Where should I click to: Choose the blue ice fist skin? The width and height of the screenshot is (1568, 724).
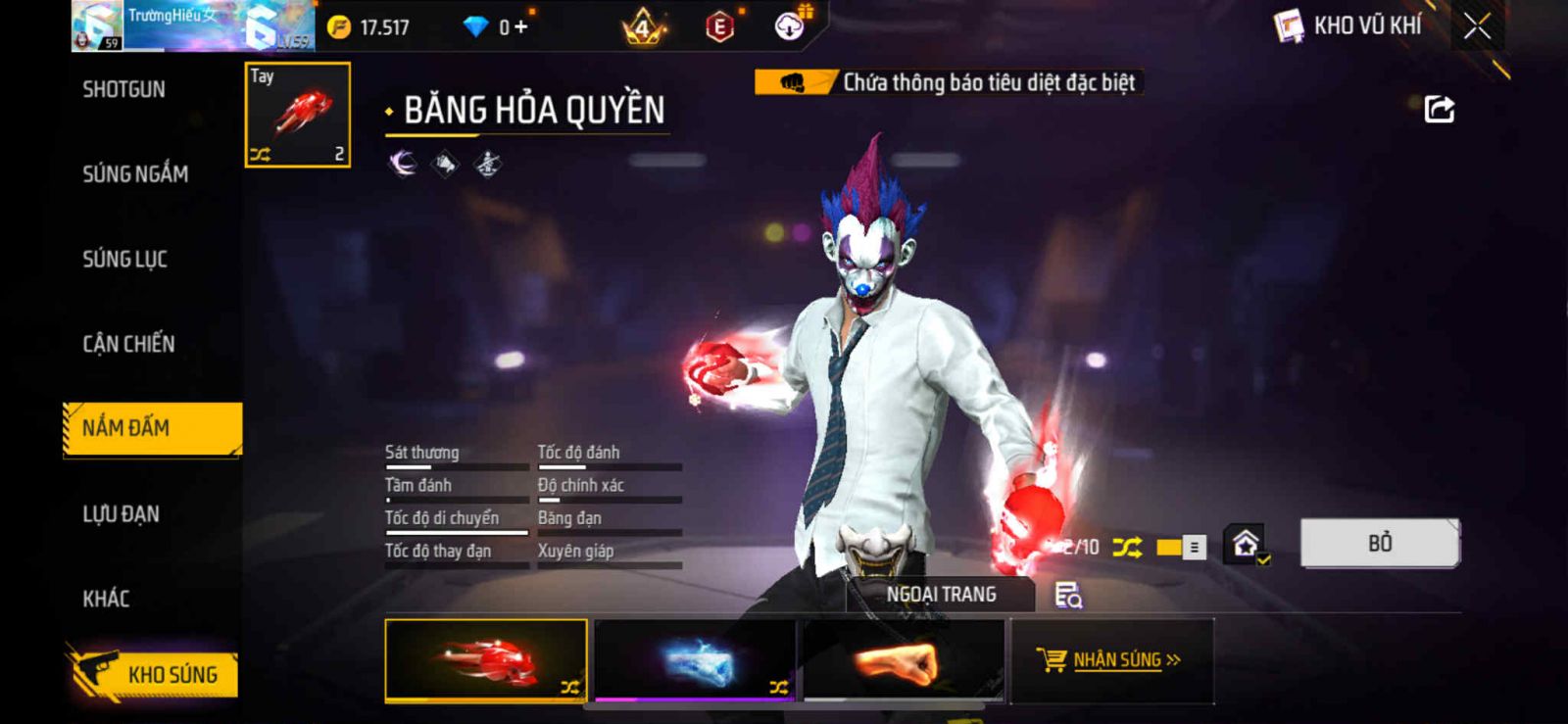695,660
